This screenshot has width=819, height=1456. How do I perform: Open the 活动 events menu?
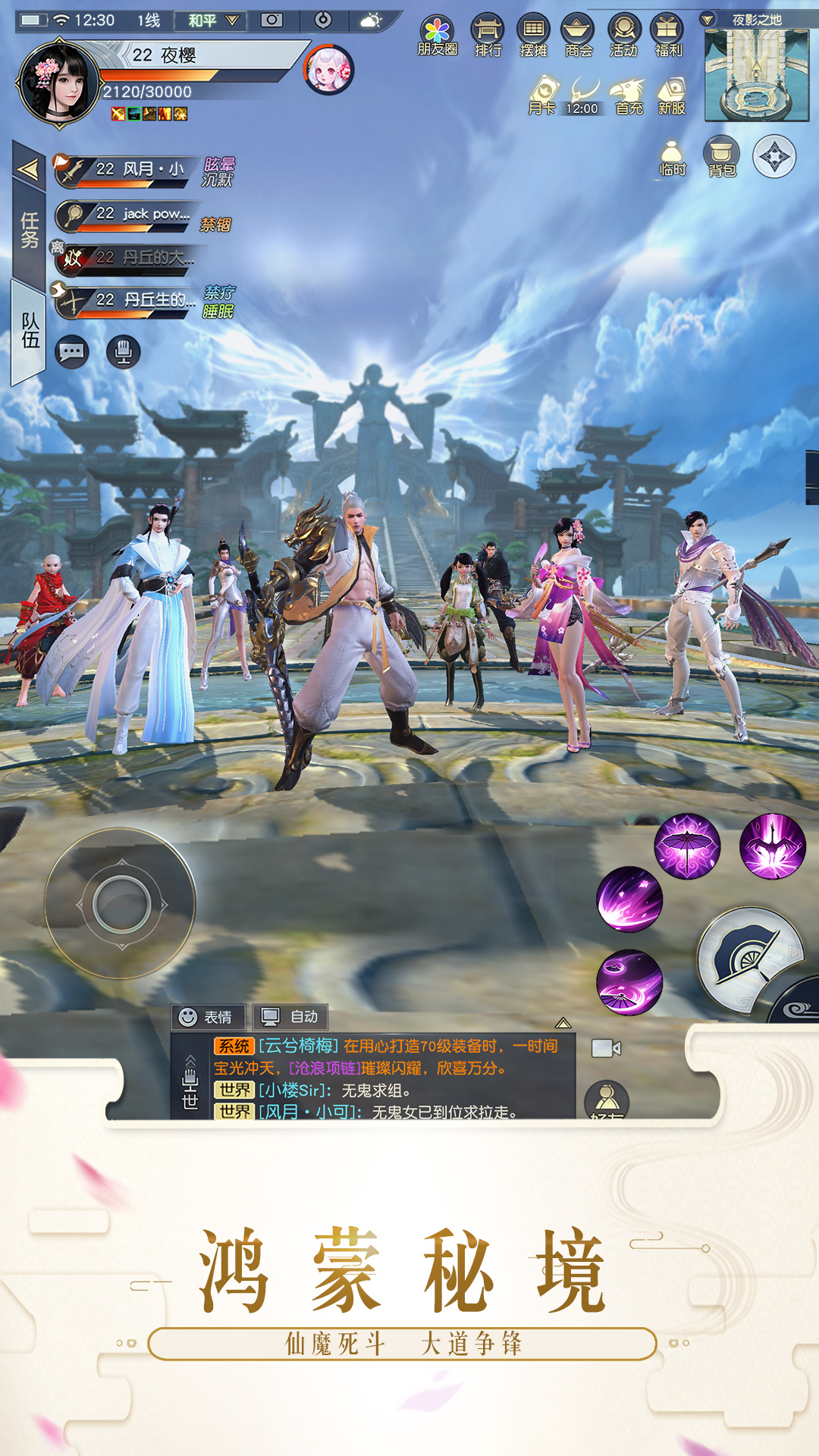point(623,36)
